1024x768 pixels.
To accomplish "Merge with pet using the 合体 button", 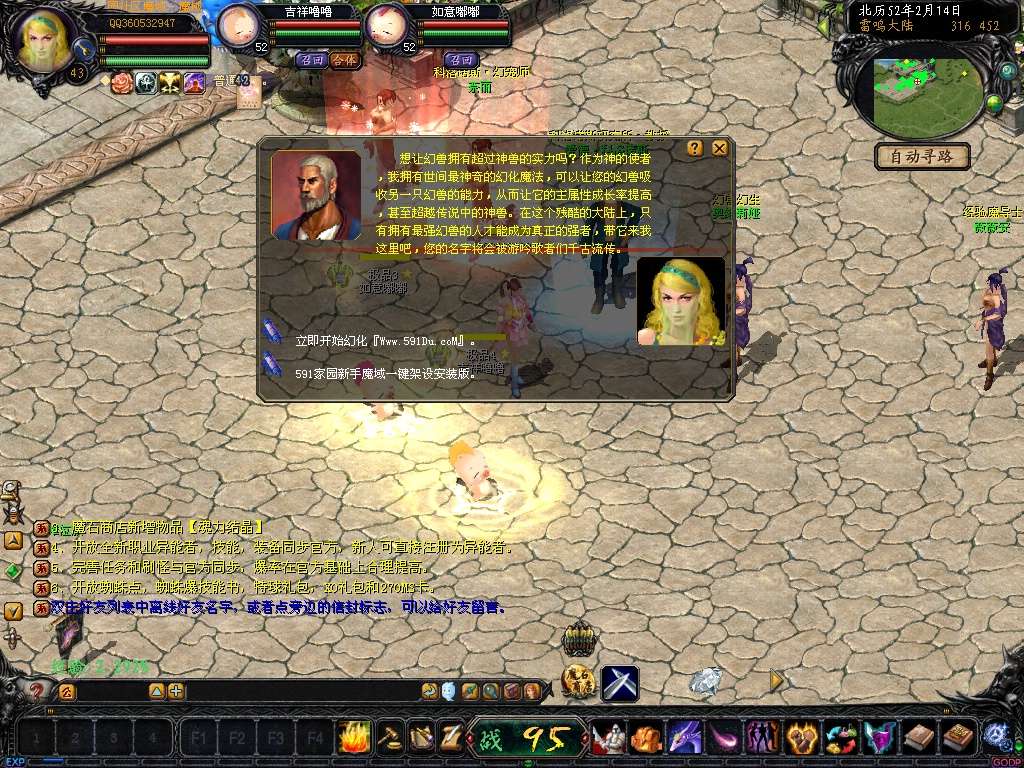I will 344,60.
